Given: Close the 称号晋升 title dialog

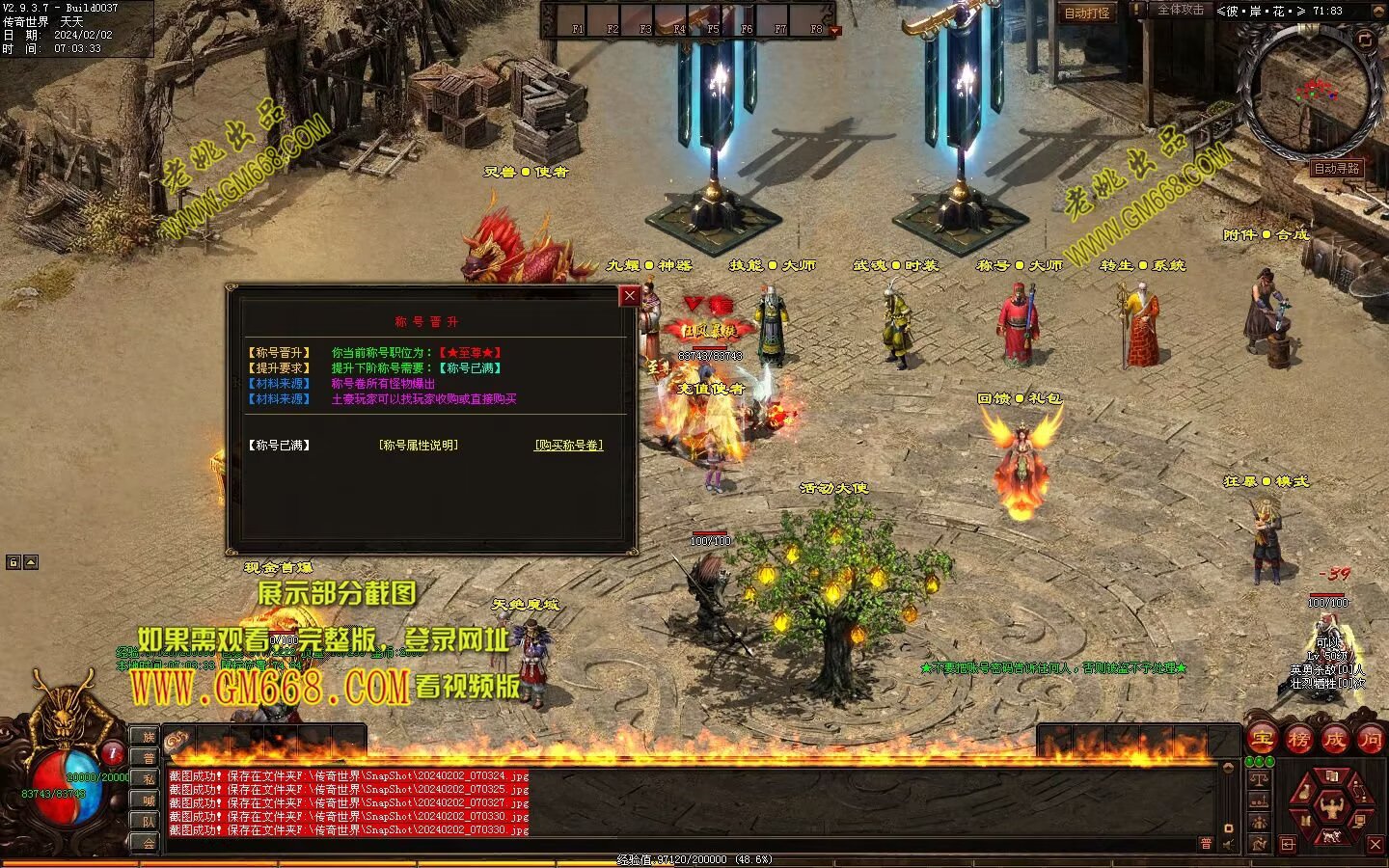Looking at the screenshot, I should coord(630,296).
